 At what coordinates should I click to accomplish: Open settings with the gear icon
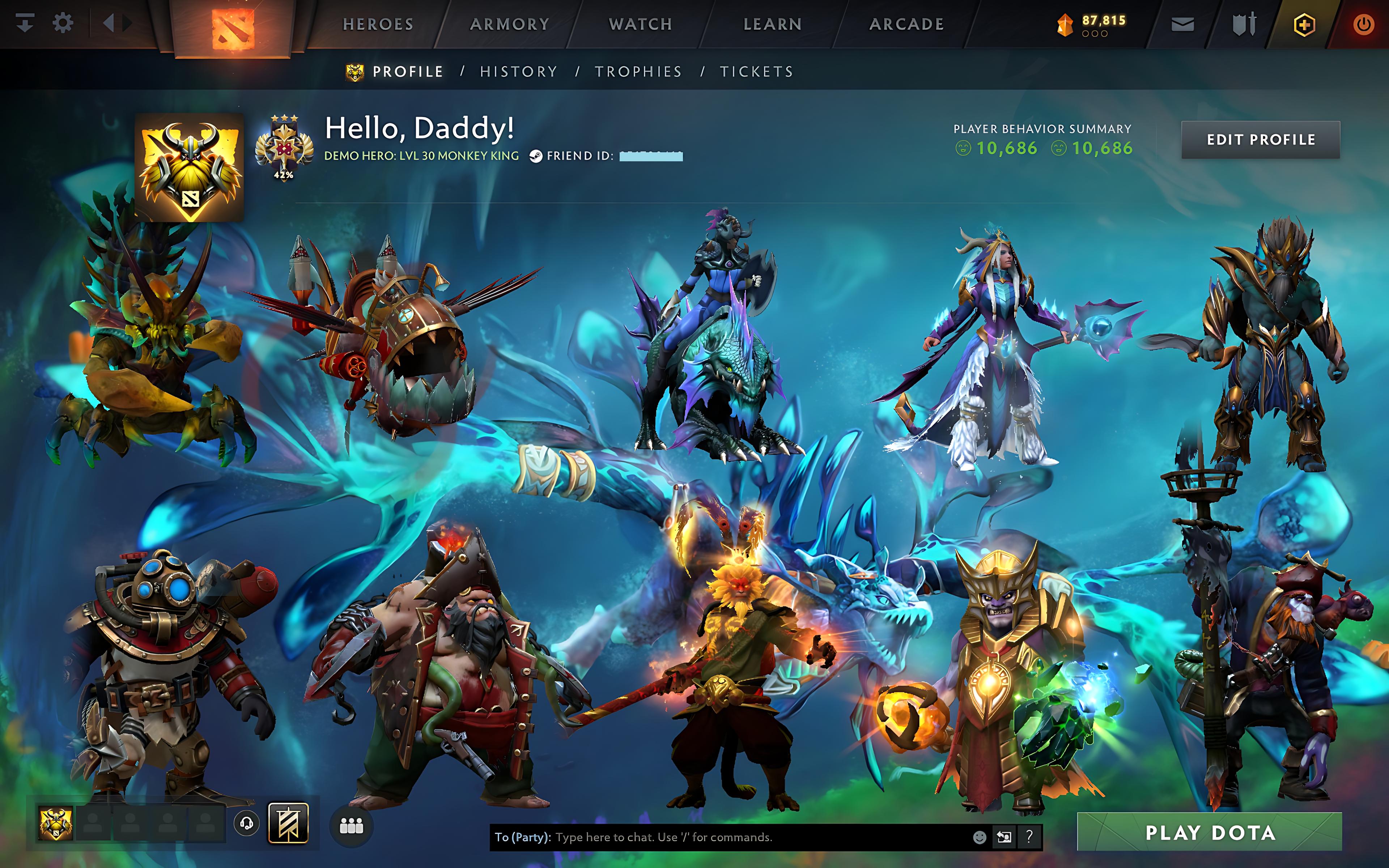coord(63,22)
